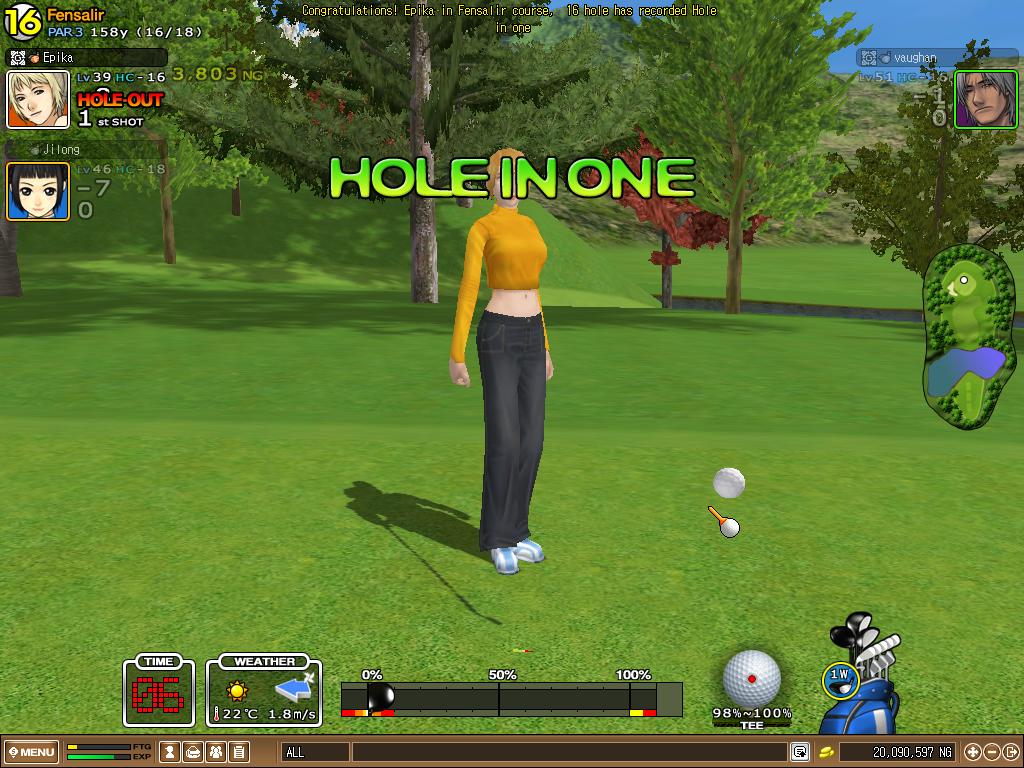
Task: Click the minus button in bottom bar
Action: (991, 752)
